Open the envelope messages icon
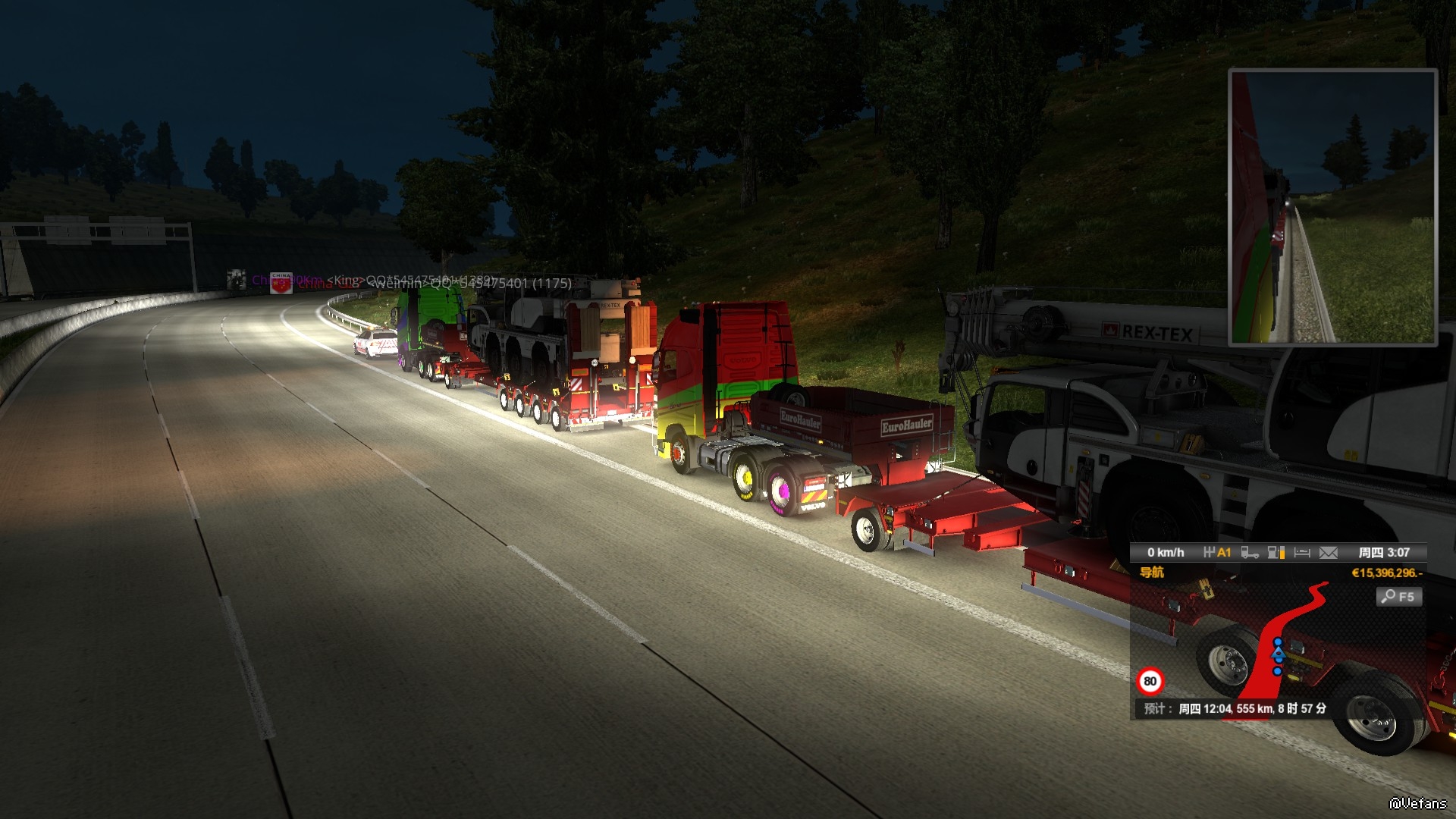Viewport: 1456px width, 819px height. [x=1329, y=553]
